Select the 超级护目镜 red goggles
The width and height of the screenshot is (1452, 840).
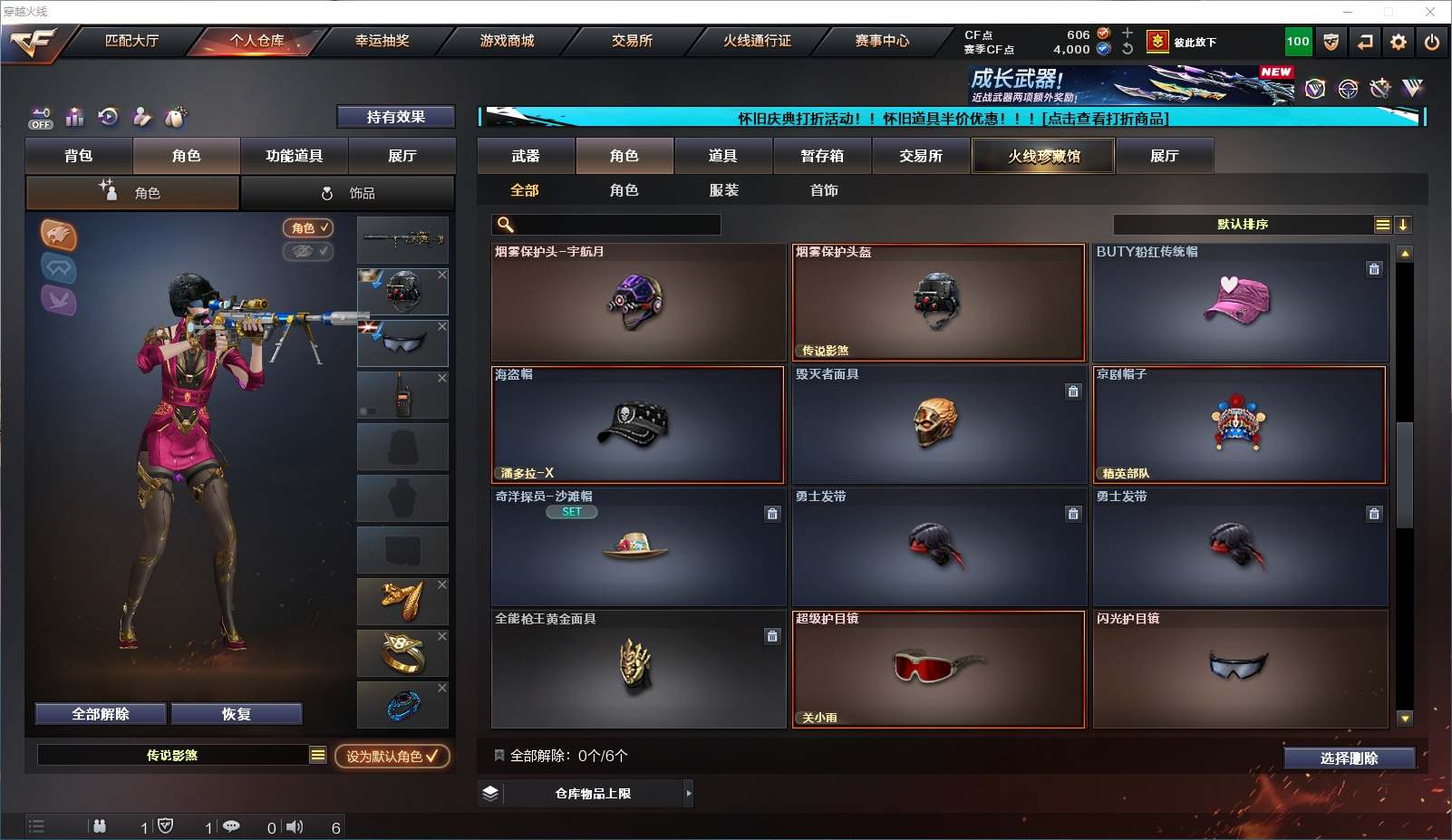tap(938, 670)
